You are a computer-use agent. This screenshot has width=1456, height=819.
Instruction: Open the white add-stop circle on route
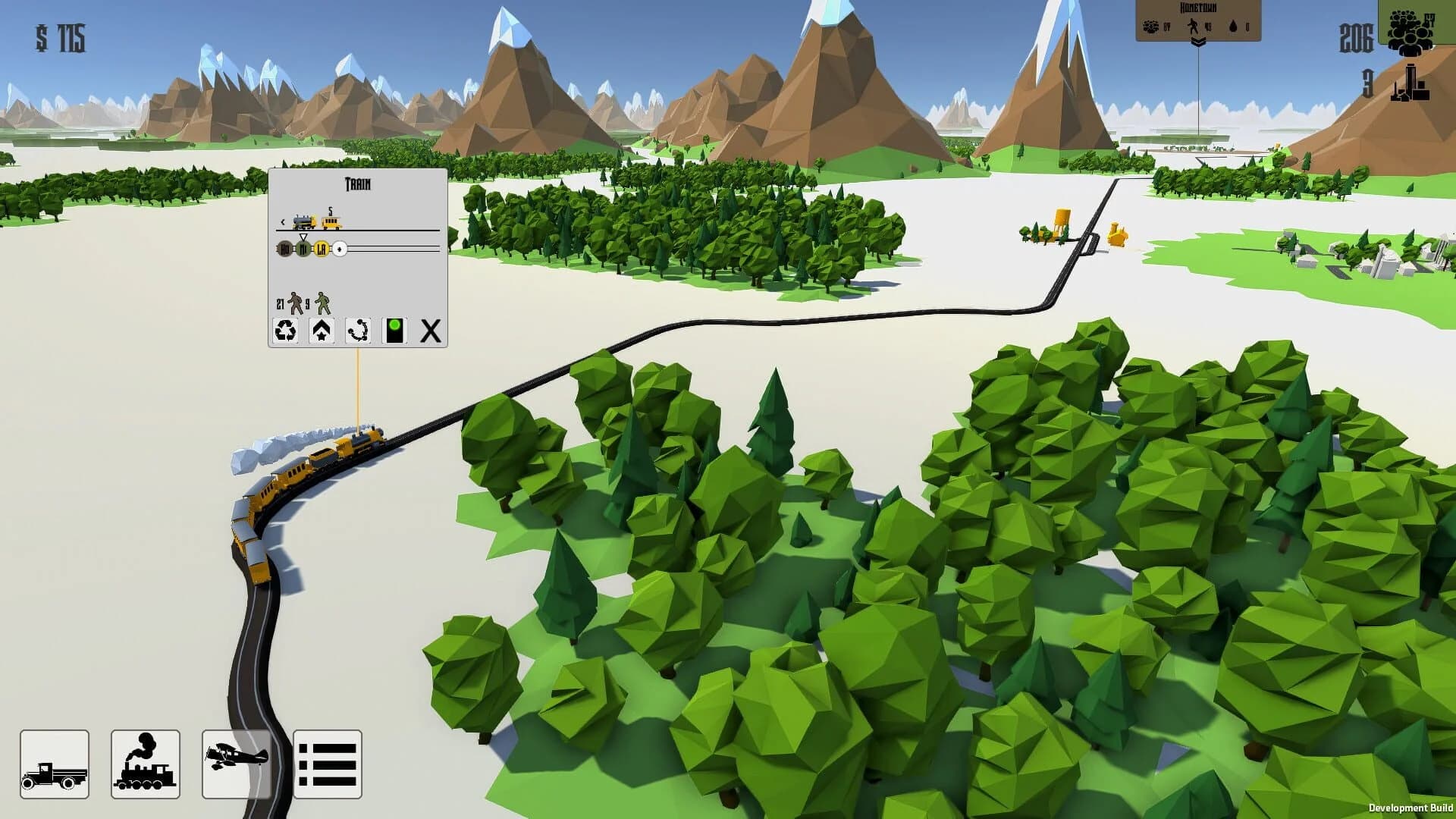[x=340, y=249]
